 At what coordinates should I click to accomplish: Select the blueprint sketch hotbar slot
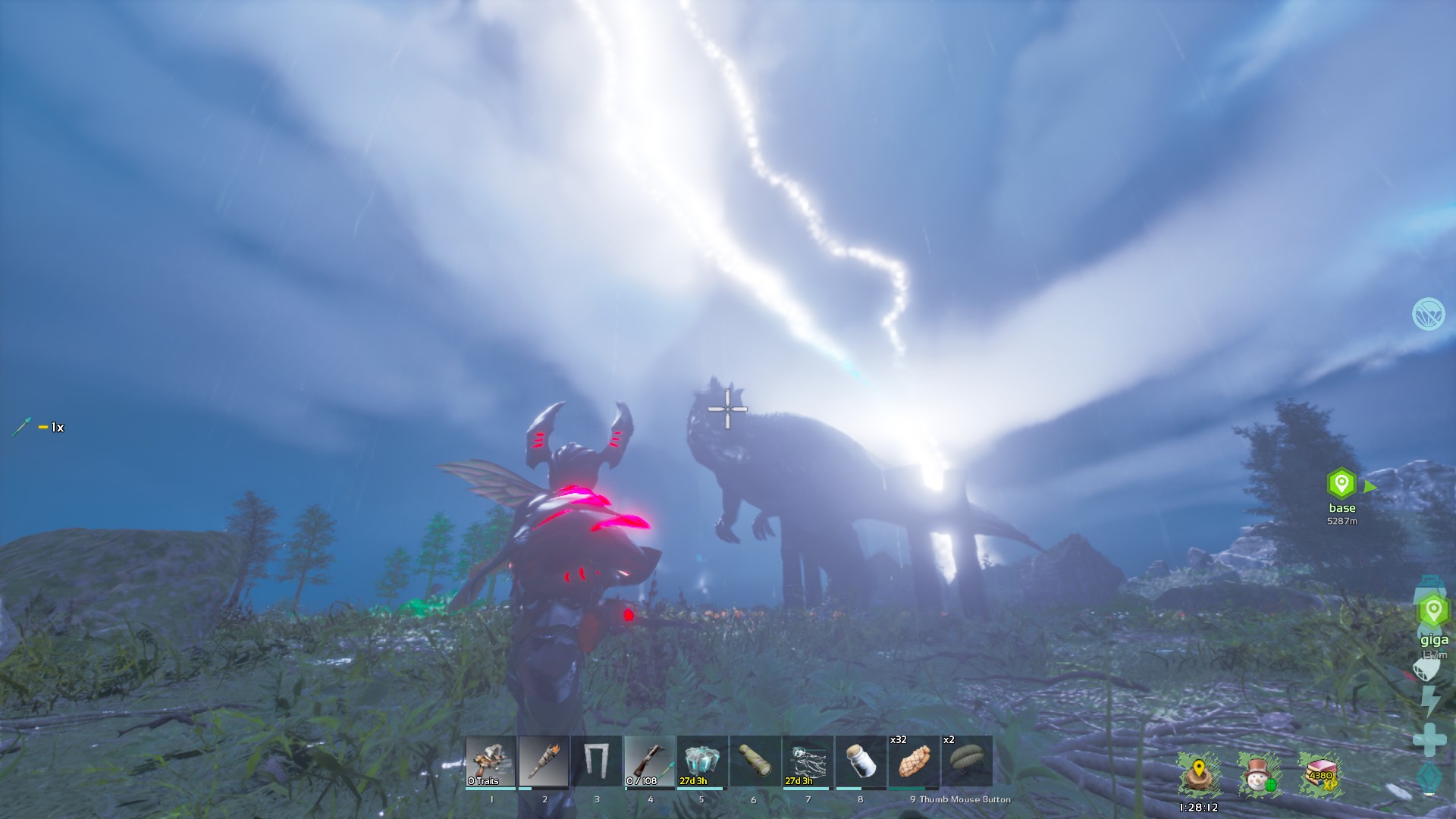(808, 761)
